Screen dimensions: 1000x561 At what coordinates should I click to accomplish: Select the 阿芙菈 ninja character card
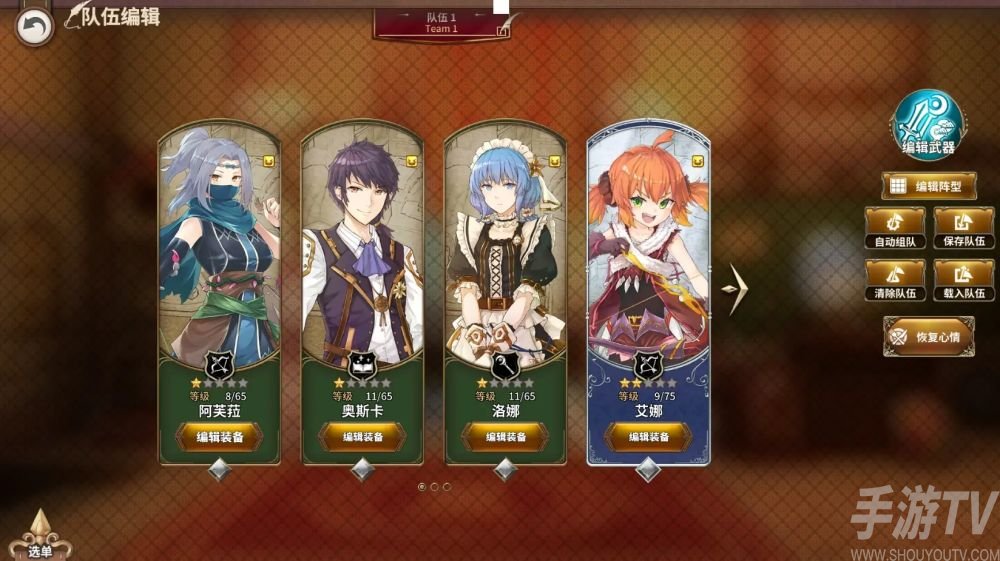219,250
